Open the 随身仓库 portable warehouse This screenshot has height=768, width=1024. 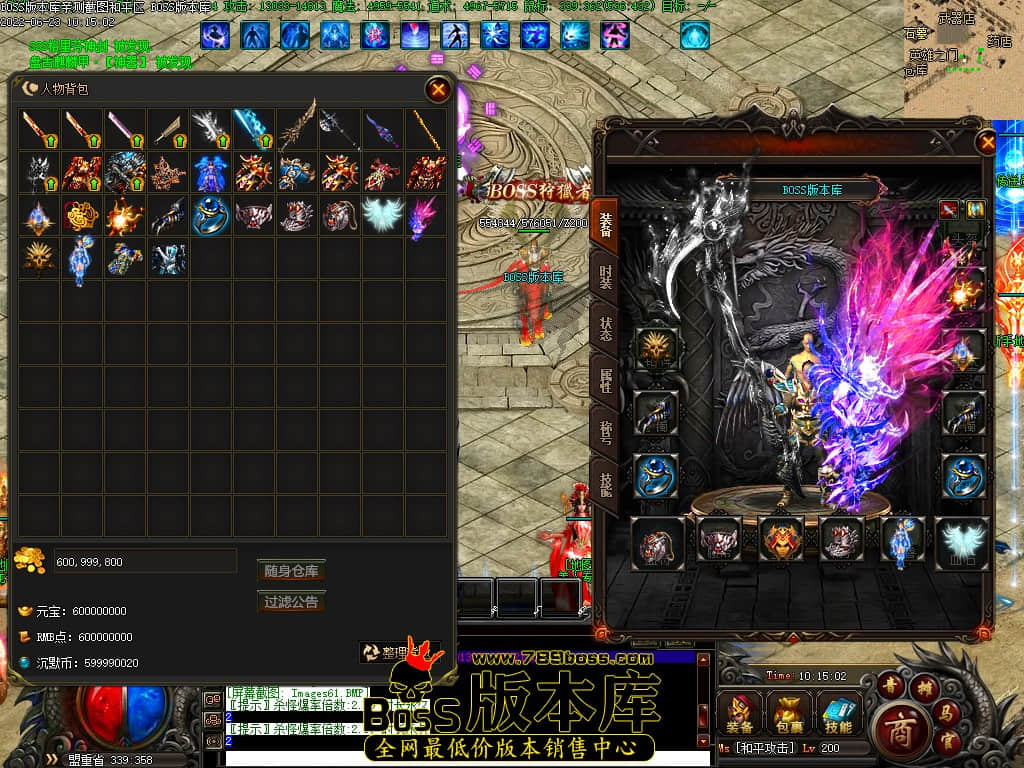click(291, 571)
